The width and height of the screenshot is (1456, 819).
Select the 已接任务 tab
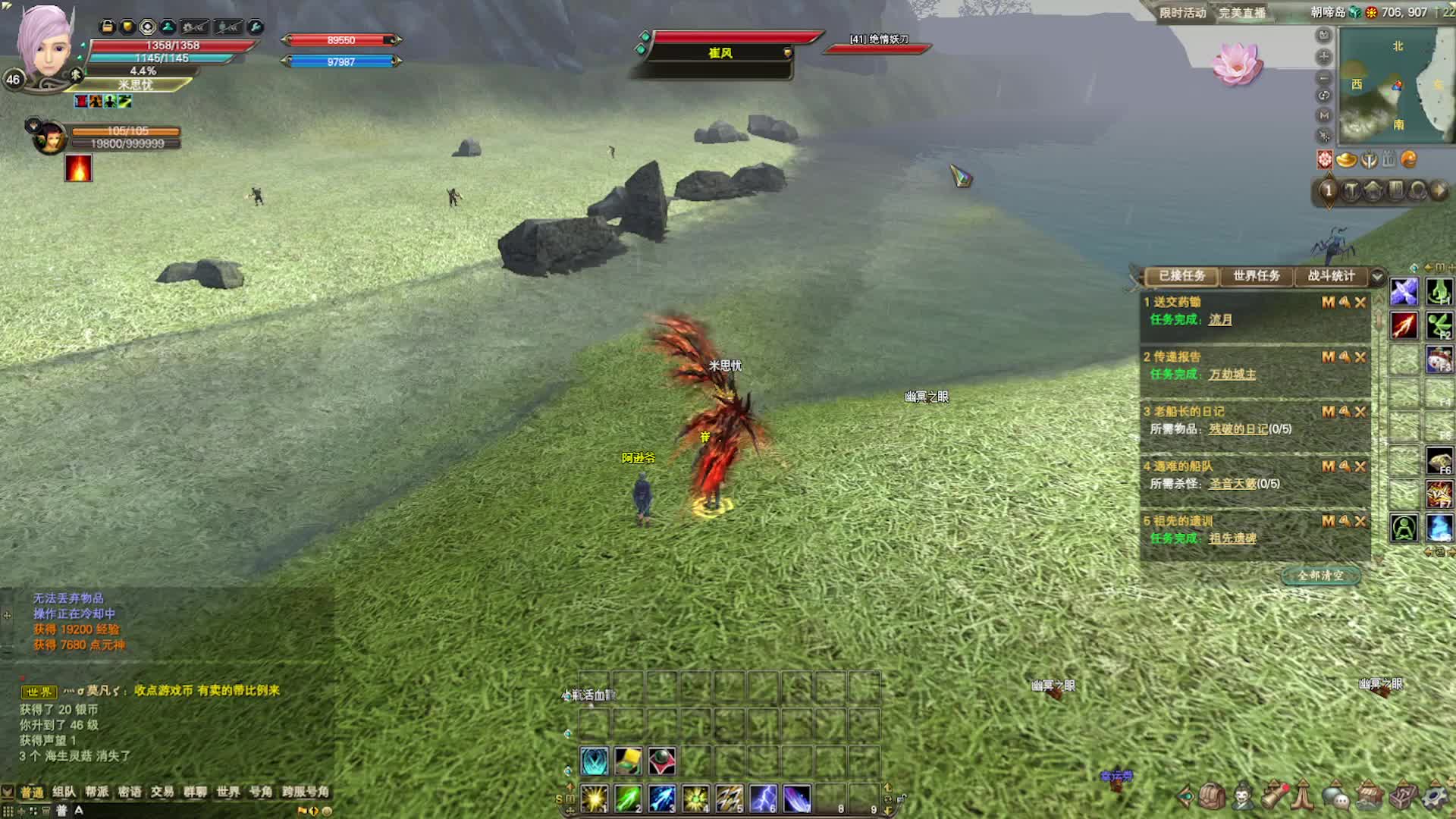pos(1181,276)
